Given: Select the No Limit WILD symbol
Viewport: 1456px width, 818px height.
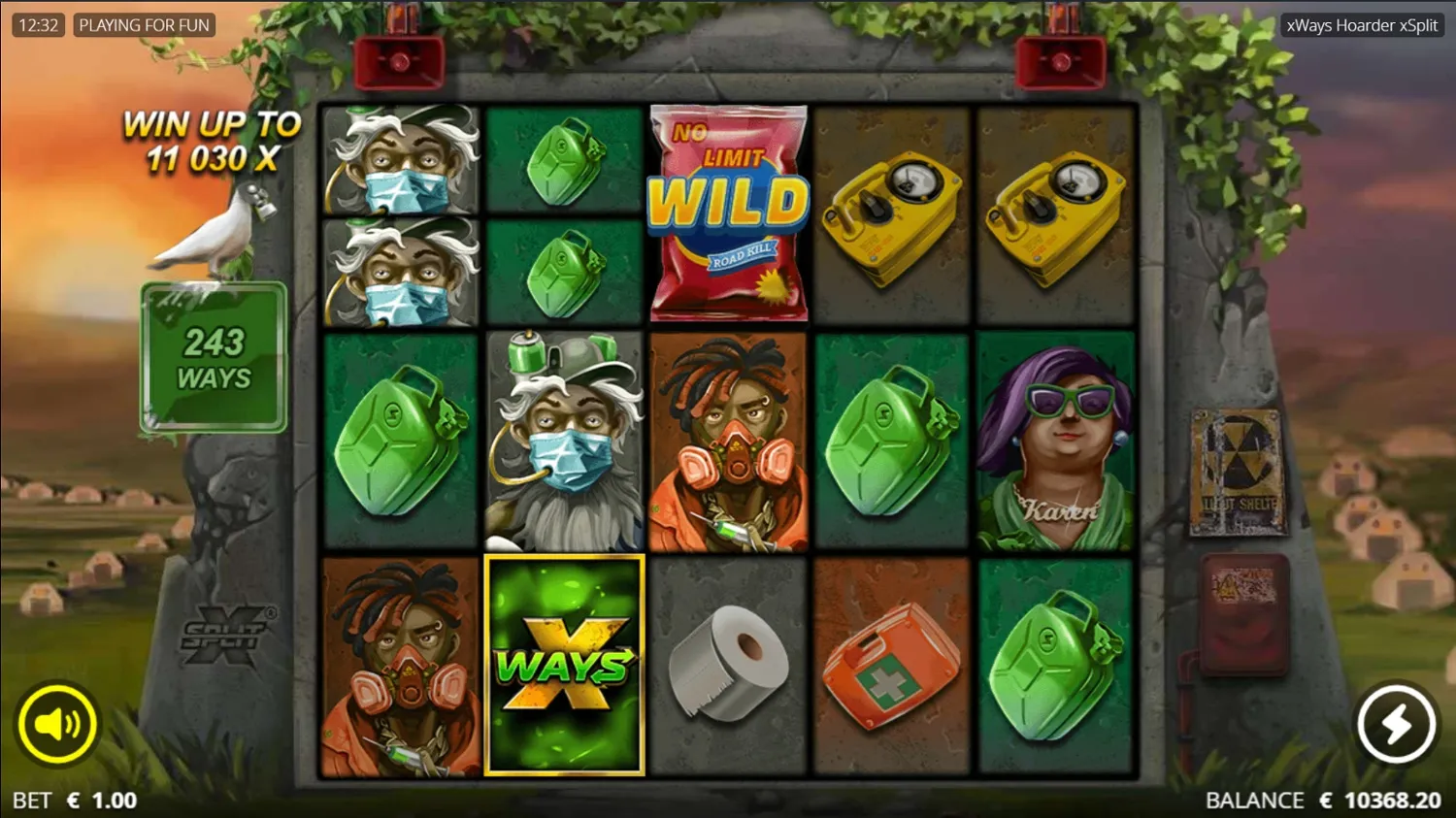Looking at the screenshot, I should coord(728,212).
